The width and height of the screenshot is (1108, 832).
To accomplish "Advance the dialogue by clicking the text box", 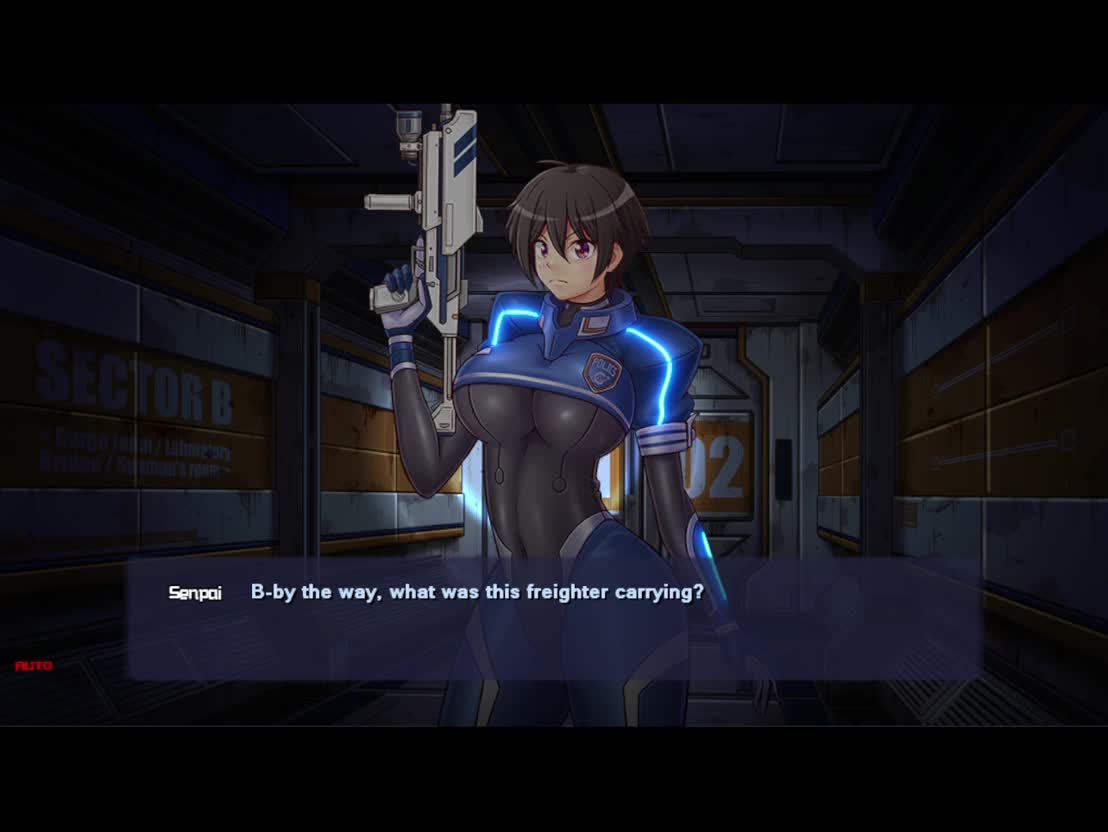I will click(553, 620).
